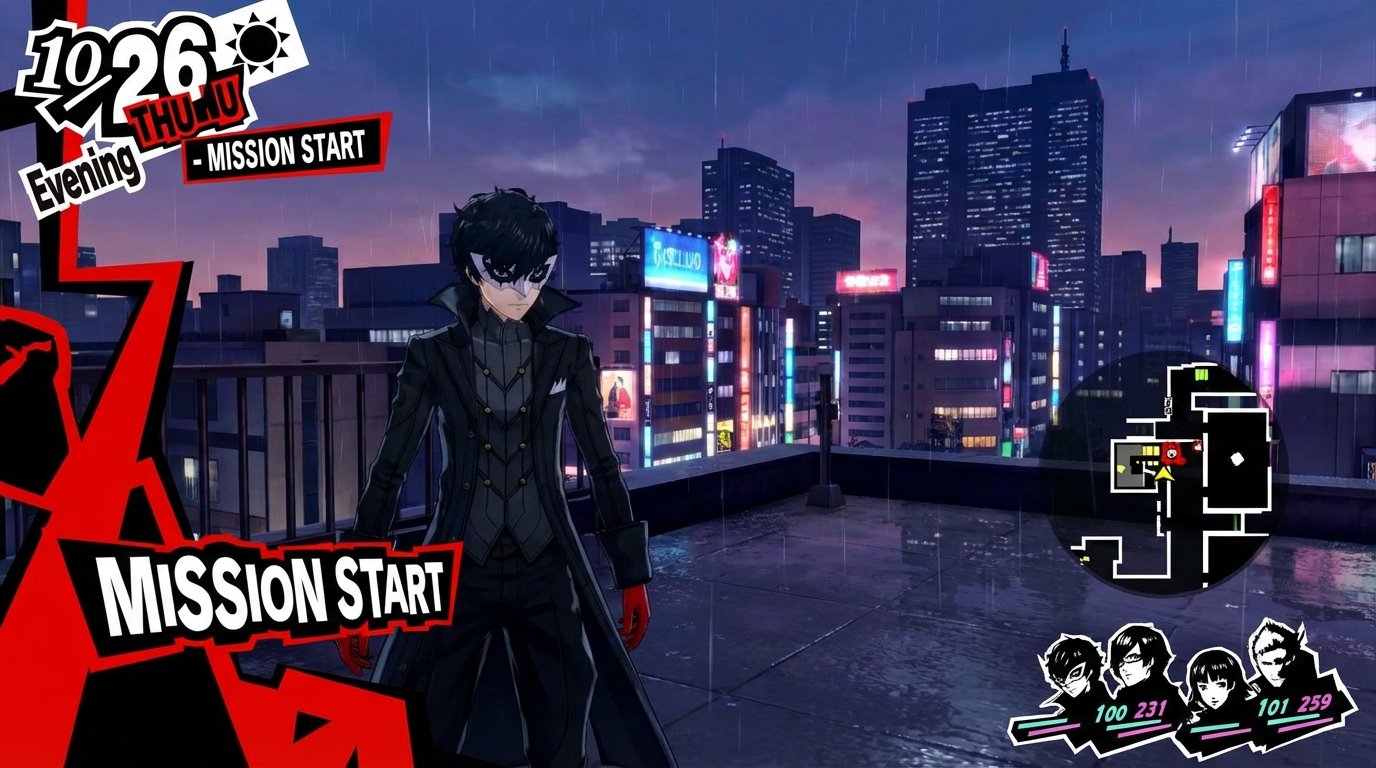Click the white objective diamond on the minimap
The width and height of the screenshot is (1376, 768).
[x=1236, y=457]
